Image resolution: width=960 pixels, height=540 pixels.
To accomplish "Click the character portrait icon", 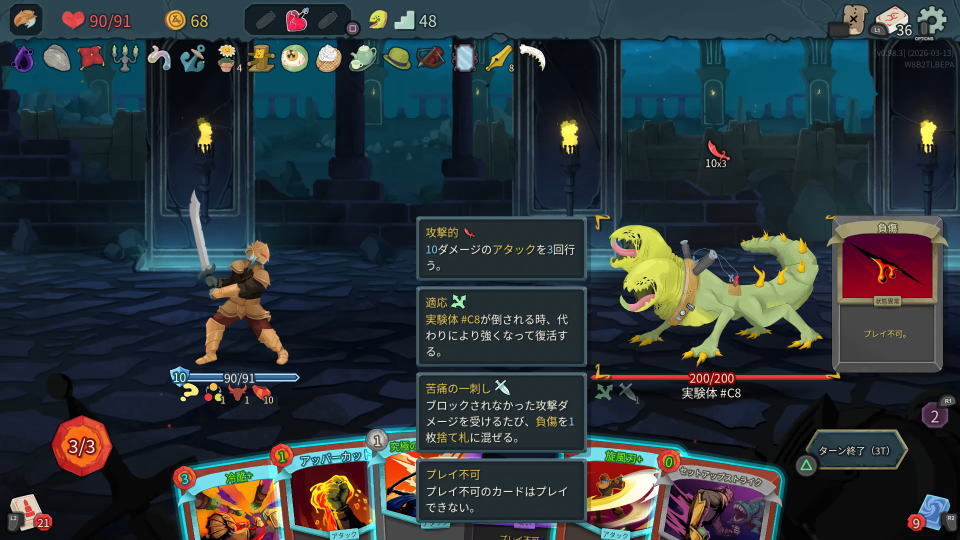I will [x=26, y=20].
